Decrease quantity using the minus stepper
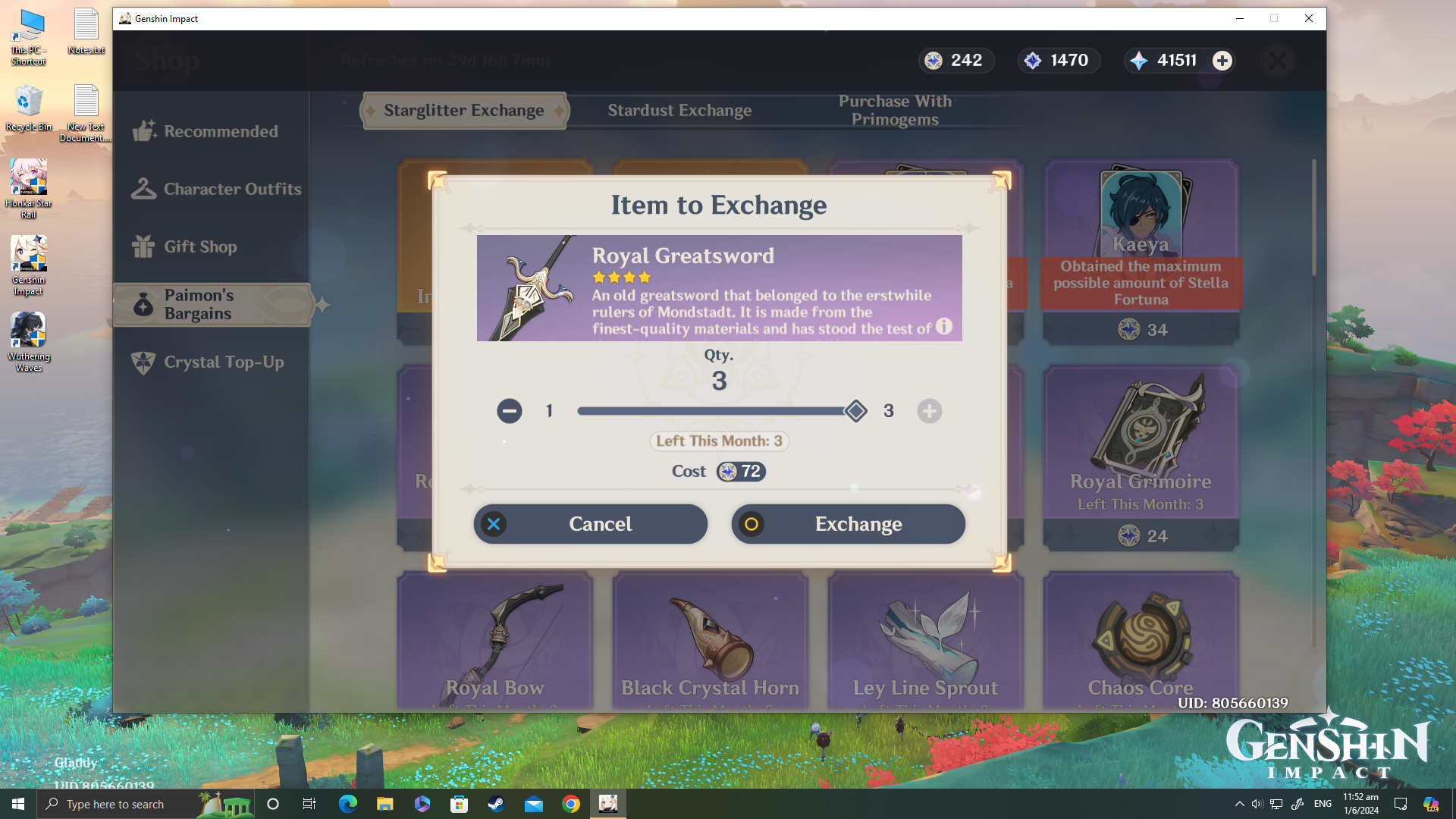This screenshot has width=1456, height=819. coord(509,410)
